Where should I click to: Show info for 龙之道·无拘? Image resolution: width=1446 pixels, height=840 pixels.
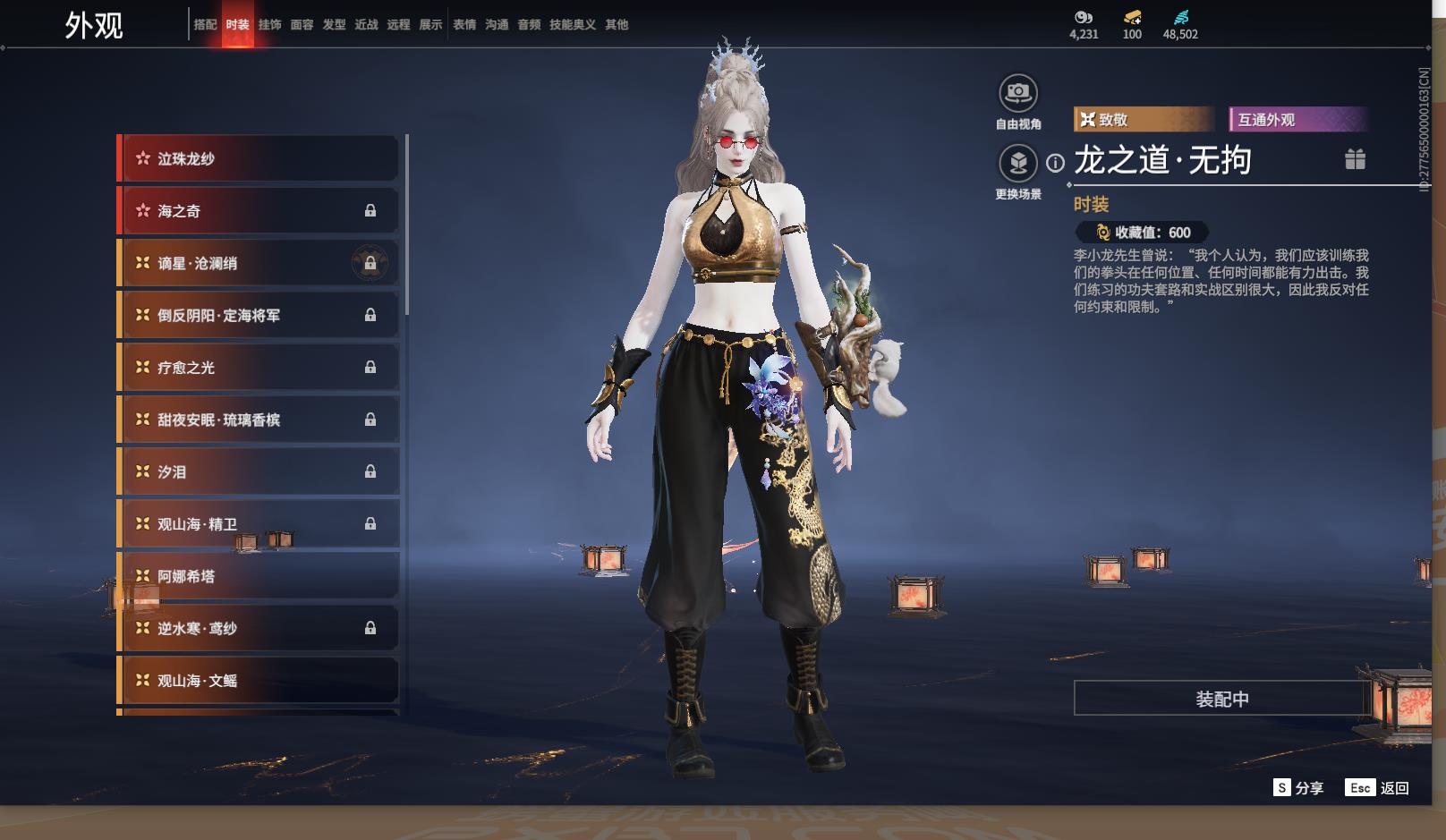(x=1056, y=163)
